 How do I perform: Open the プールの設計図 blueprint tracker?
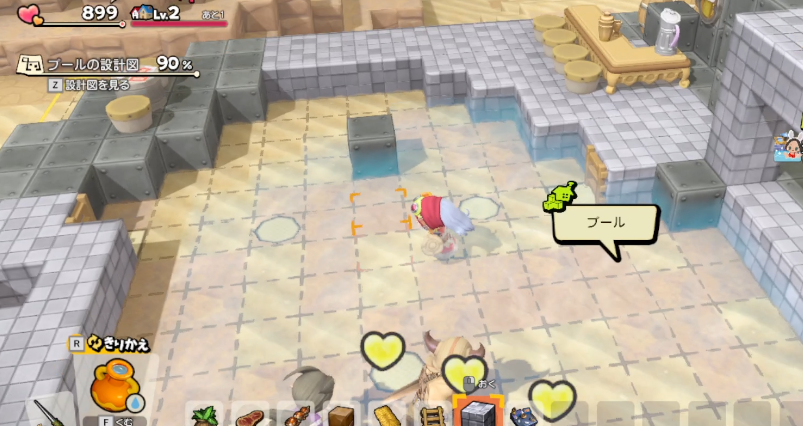pyautogui.click(x=108, y=65)
